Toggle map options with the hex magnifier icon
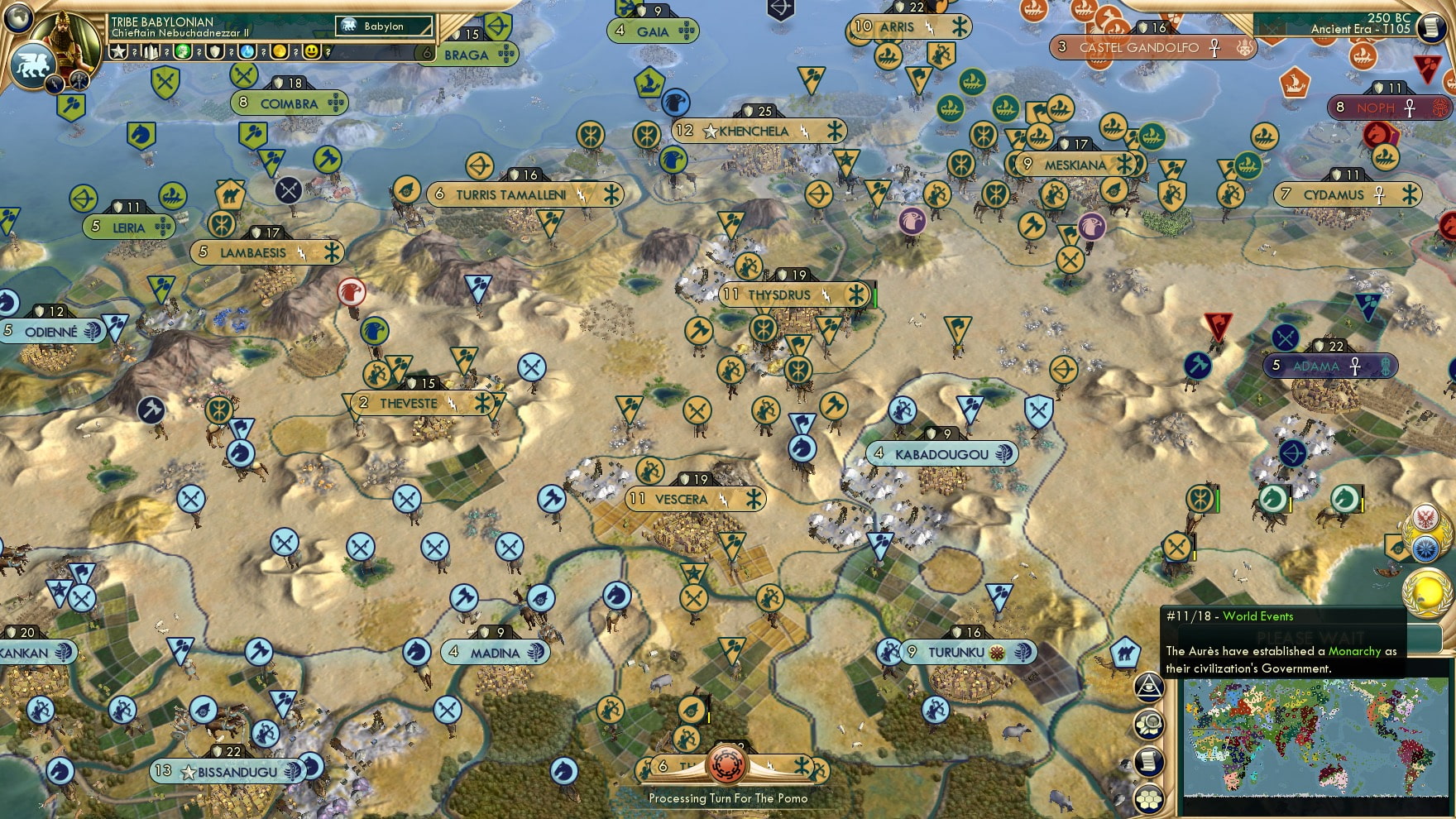Image resolution: width=1456 pixels, height=819 pixels. (x=1149, y=722)
